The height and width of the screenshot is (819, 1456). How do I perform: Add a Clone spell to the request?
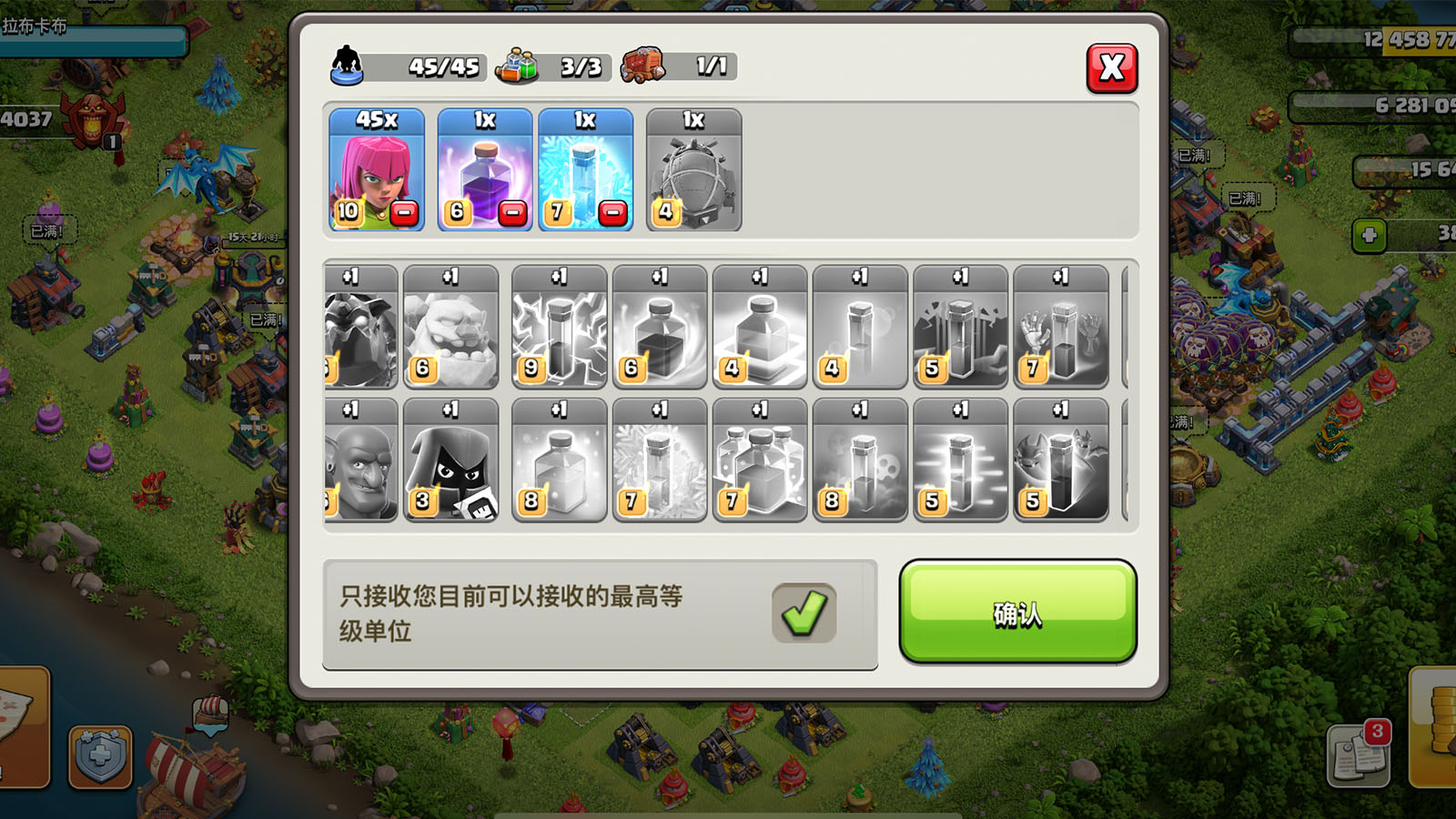pos(760,460)
